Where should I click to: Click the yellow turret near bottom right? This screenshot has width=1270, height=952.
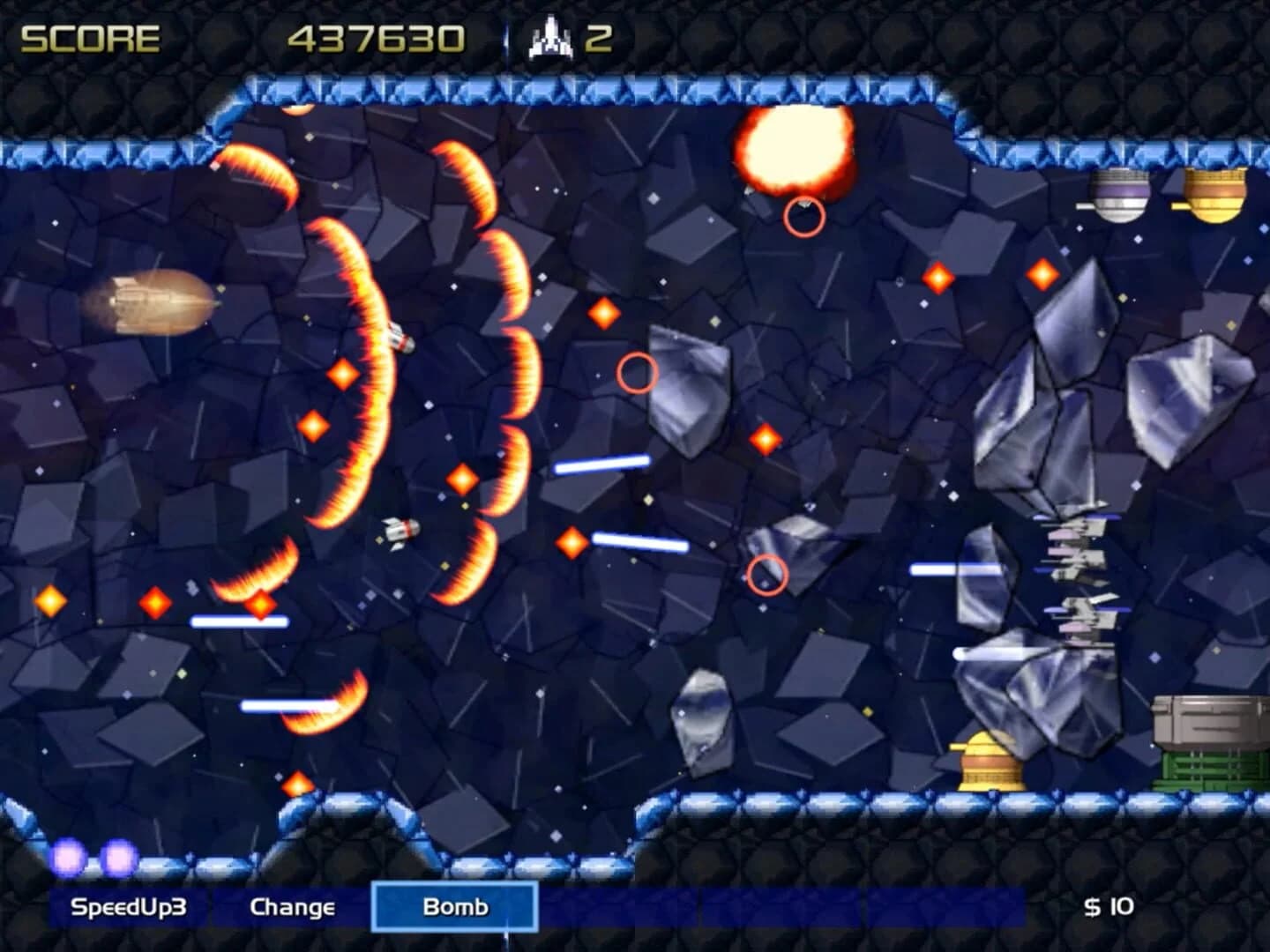pyautogui.click(x=988, y=763)
